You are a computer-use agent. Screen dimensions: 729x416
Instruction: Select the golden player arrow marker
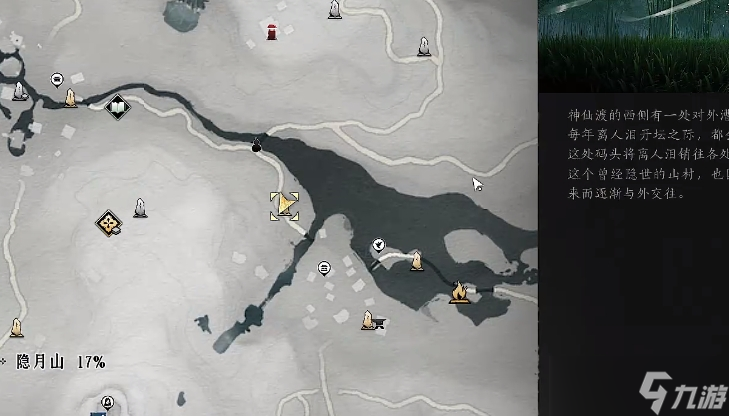point(285,206)
